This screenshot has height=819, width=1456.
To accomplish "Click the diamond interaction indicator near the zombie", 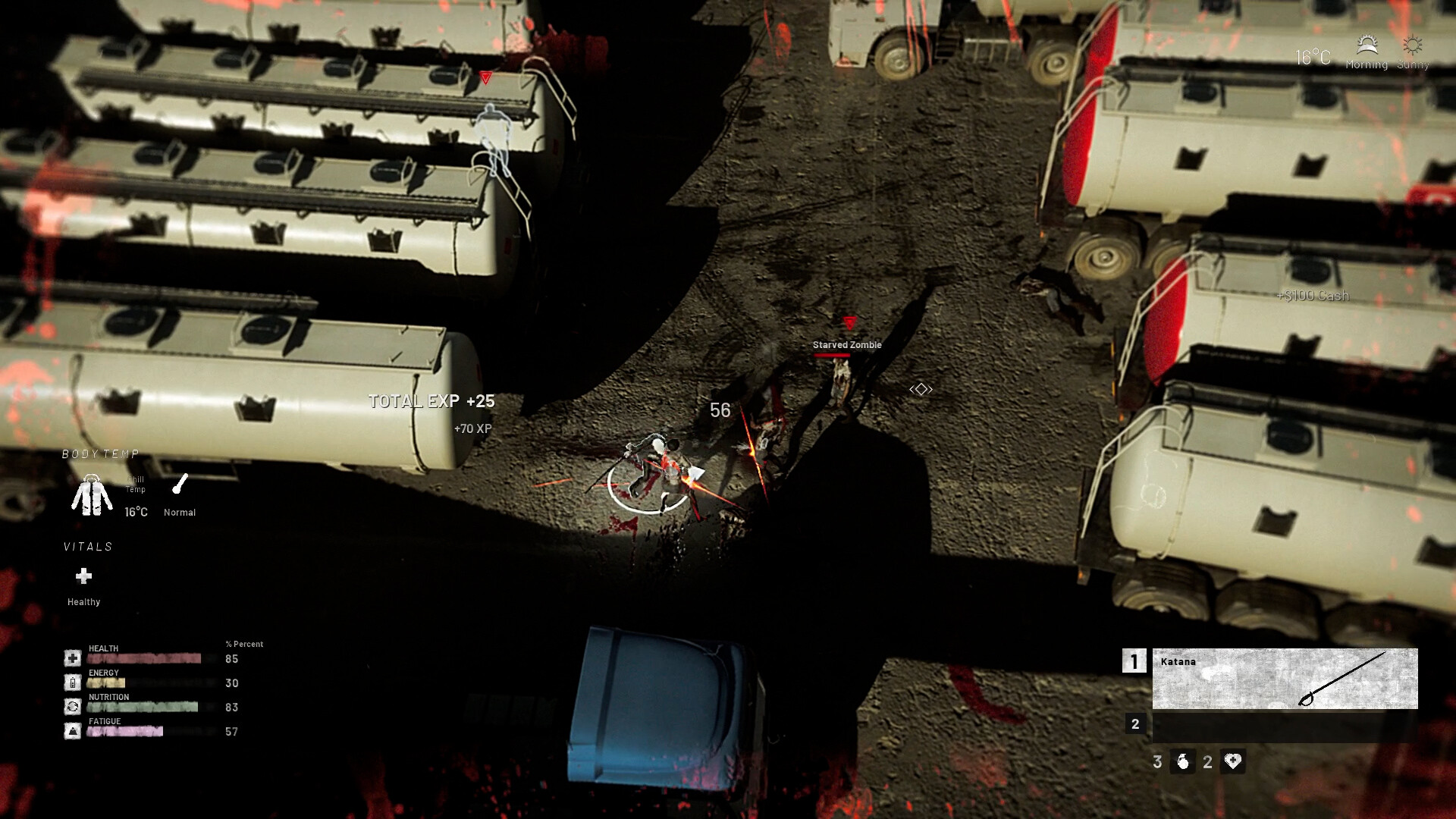I will click(x=920, y=389).
